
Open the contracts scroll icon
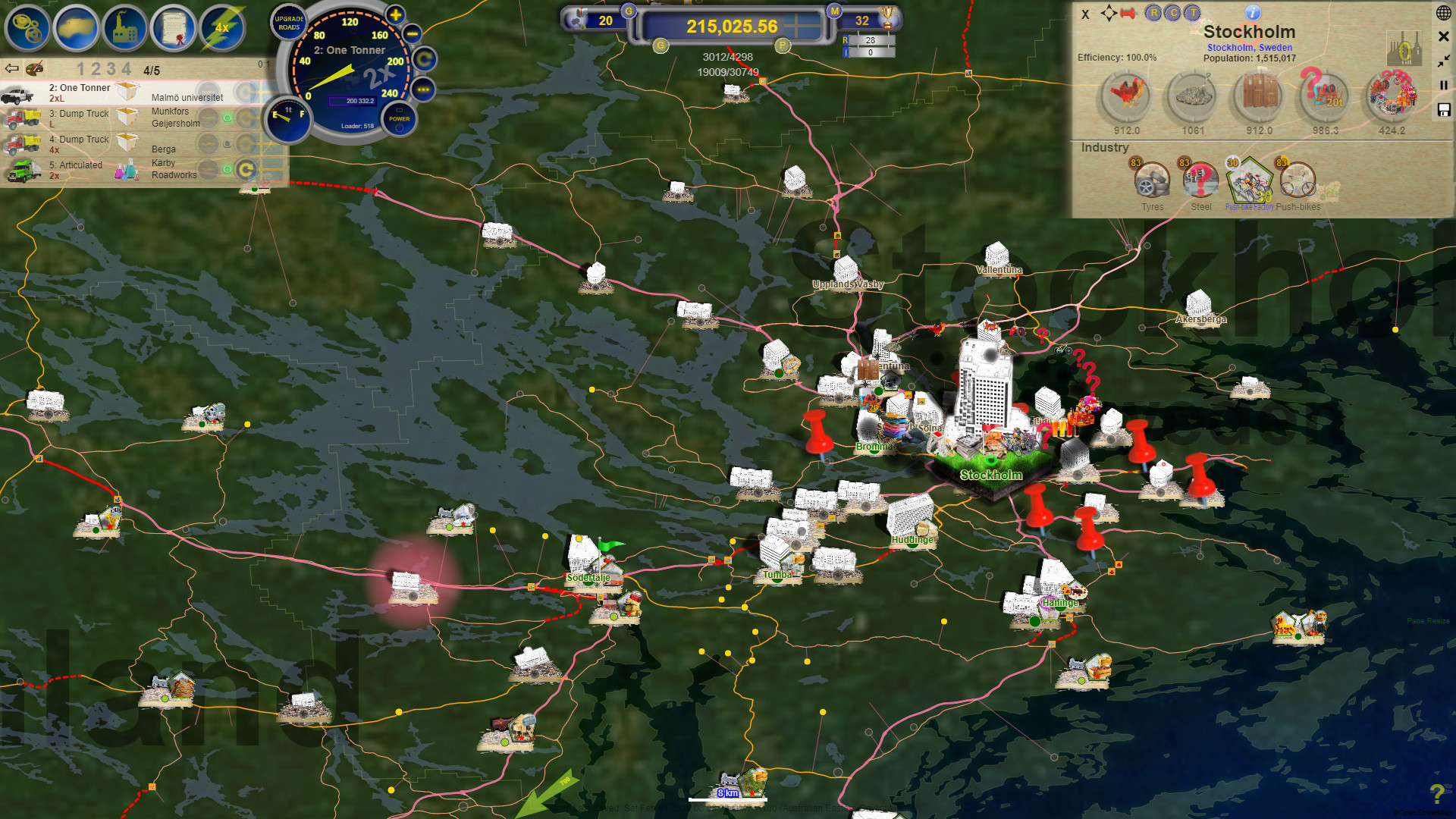point(174,28)
